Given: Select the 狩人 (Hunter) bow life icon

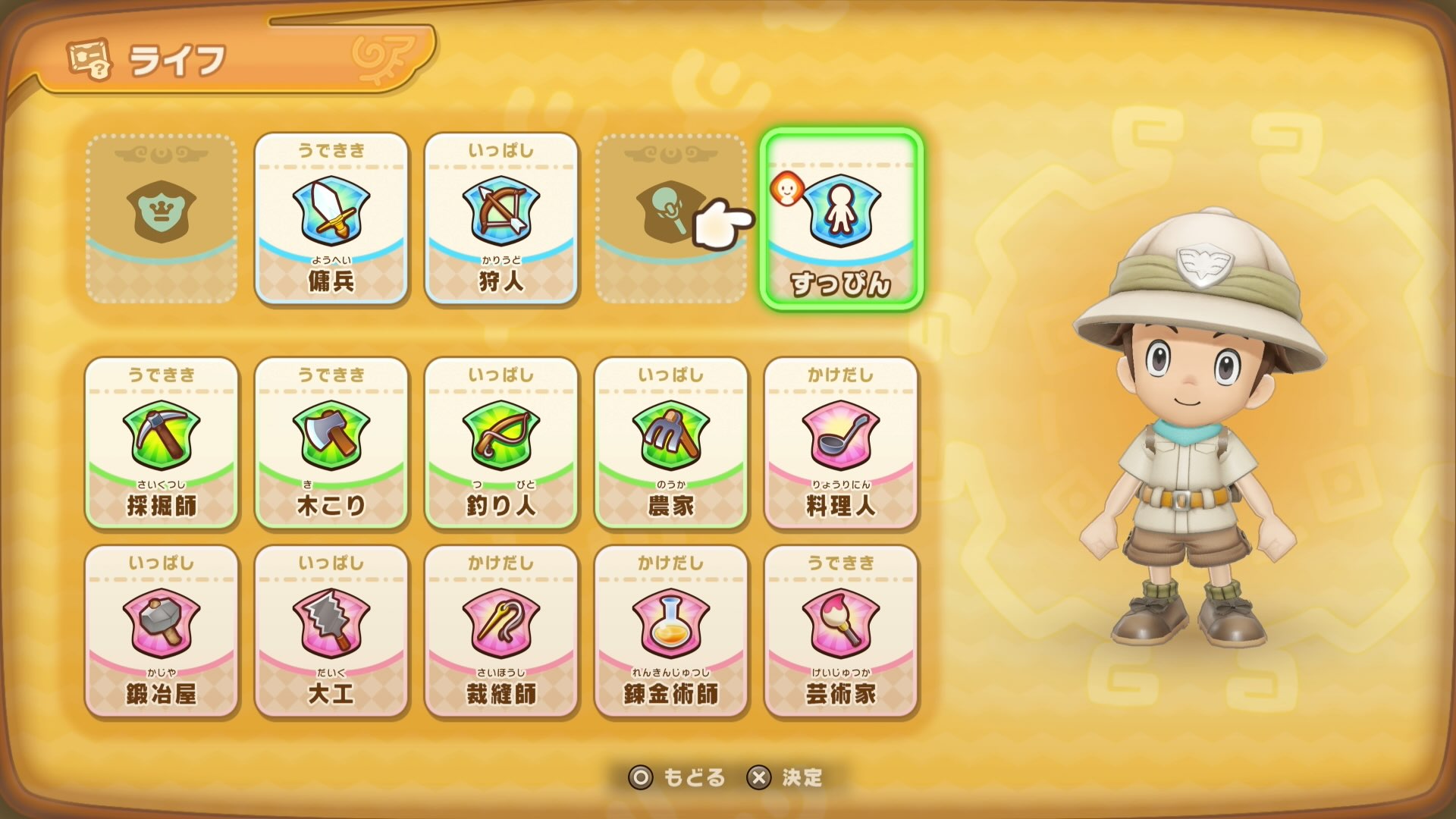Looking at the screenshot, I should (x=502, y=215).
